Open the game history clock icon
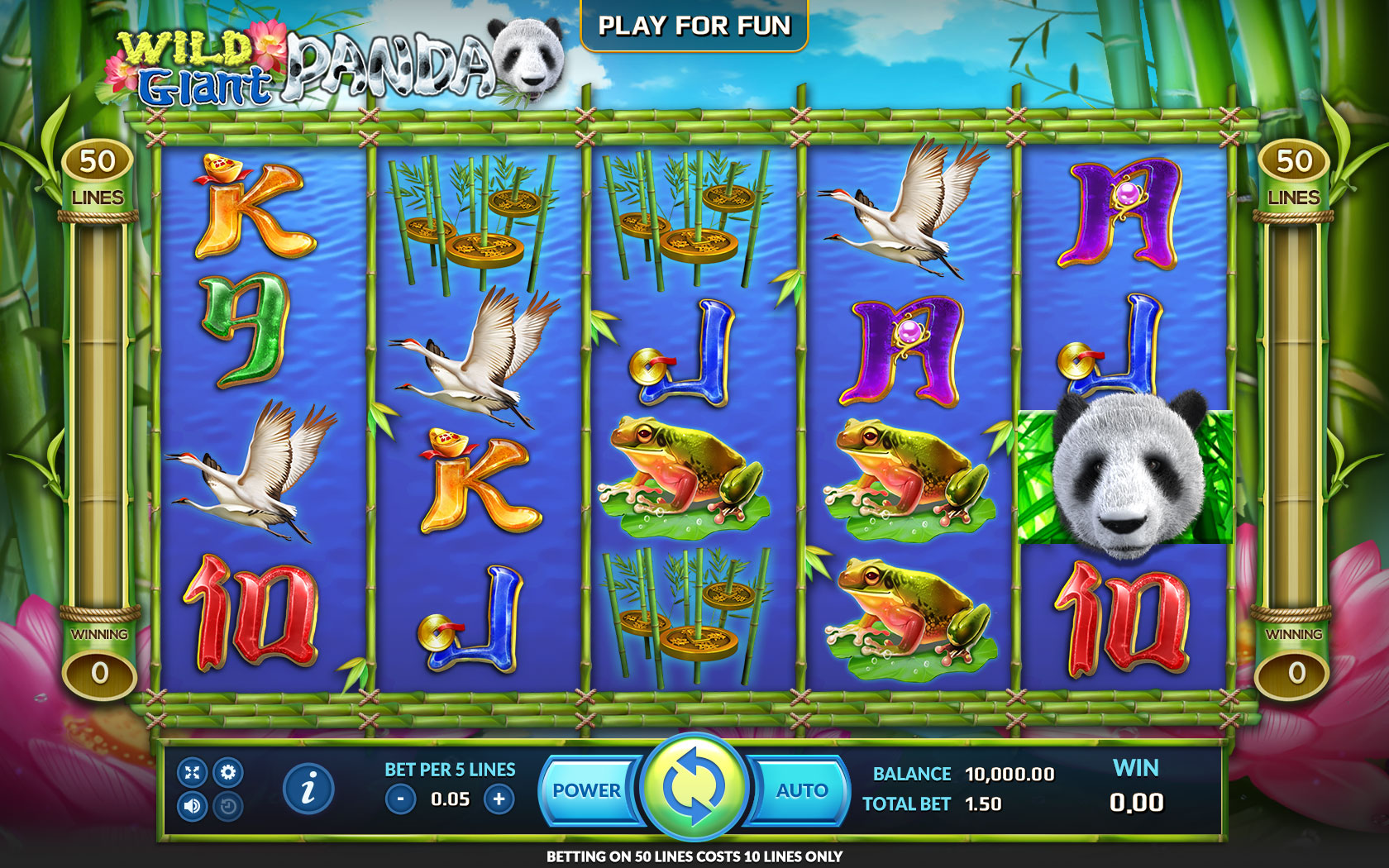Viewport: 1389px width, 868px height. [228, 806]
